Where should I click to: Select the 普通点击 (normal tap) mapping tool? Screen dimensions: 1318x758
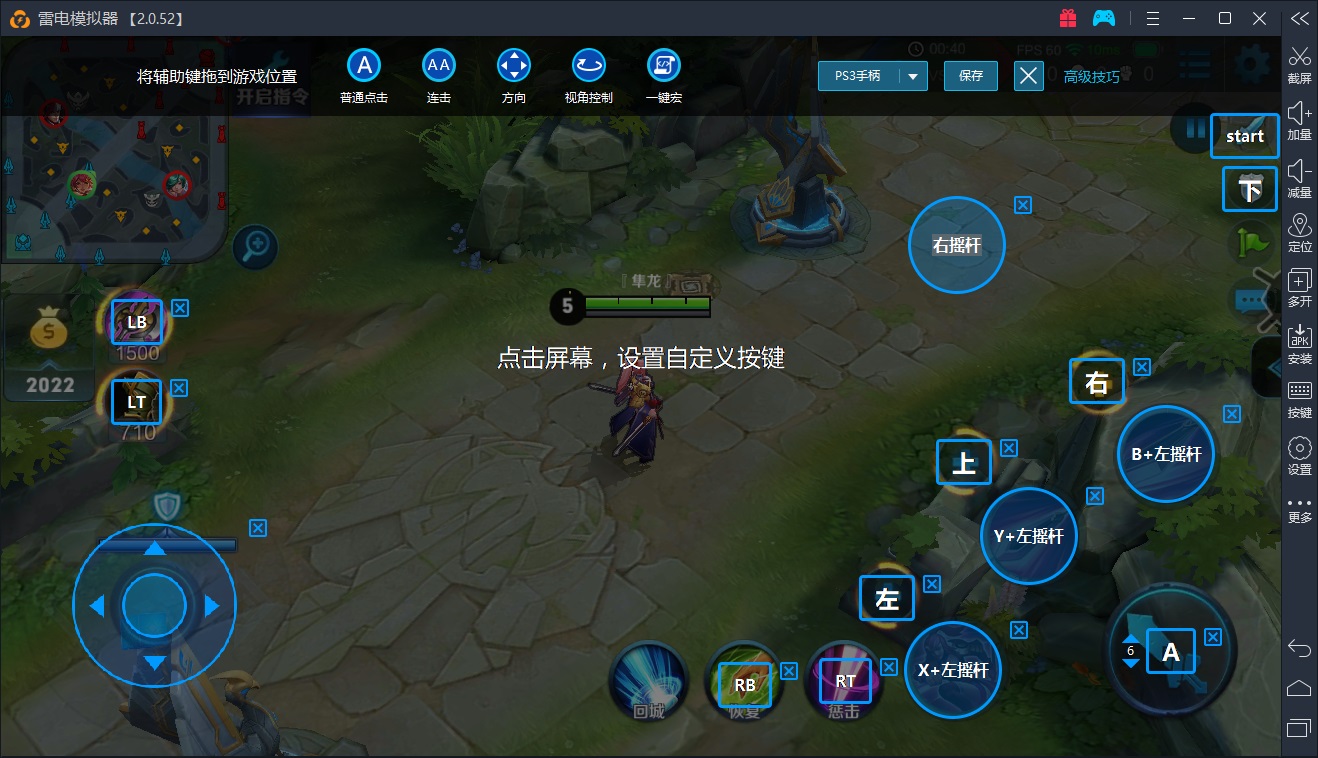coord(363,63)
